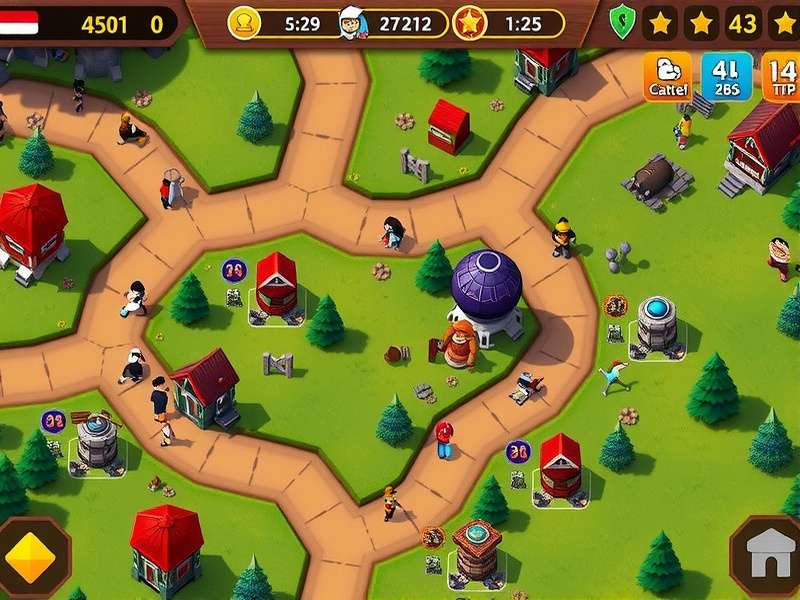Click the red and white flag icon
Image resolution: width=800 pixels, height=600 pixels.
tap(20, 23)
